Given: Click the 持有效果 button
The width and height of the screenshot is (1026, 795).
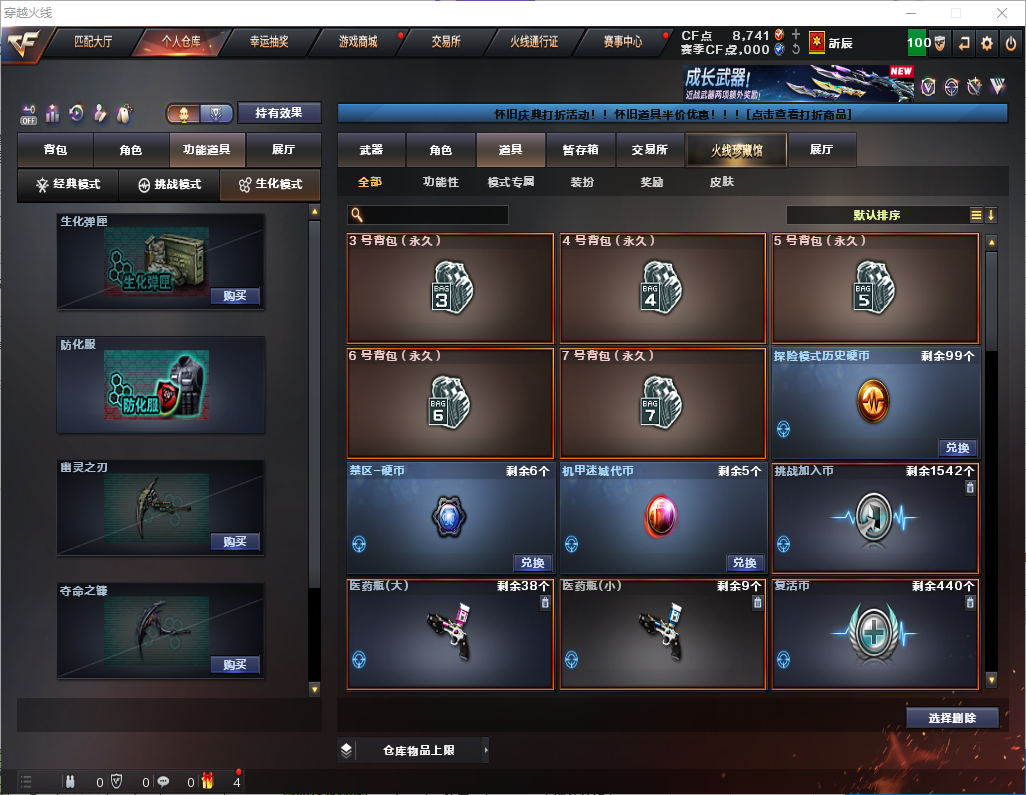Looking at the screenshot, I should click(279, 113).
